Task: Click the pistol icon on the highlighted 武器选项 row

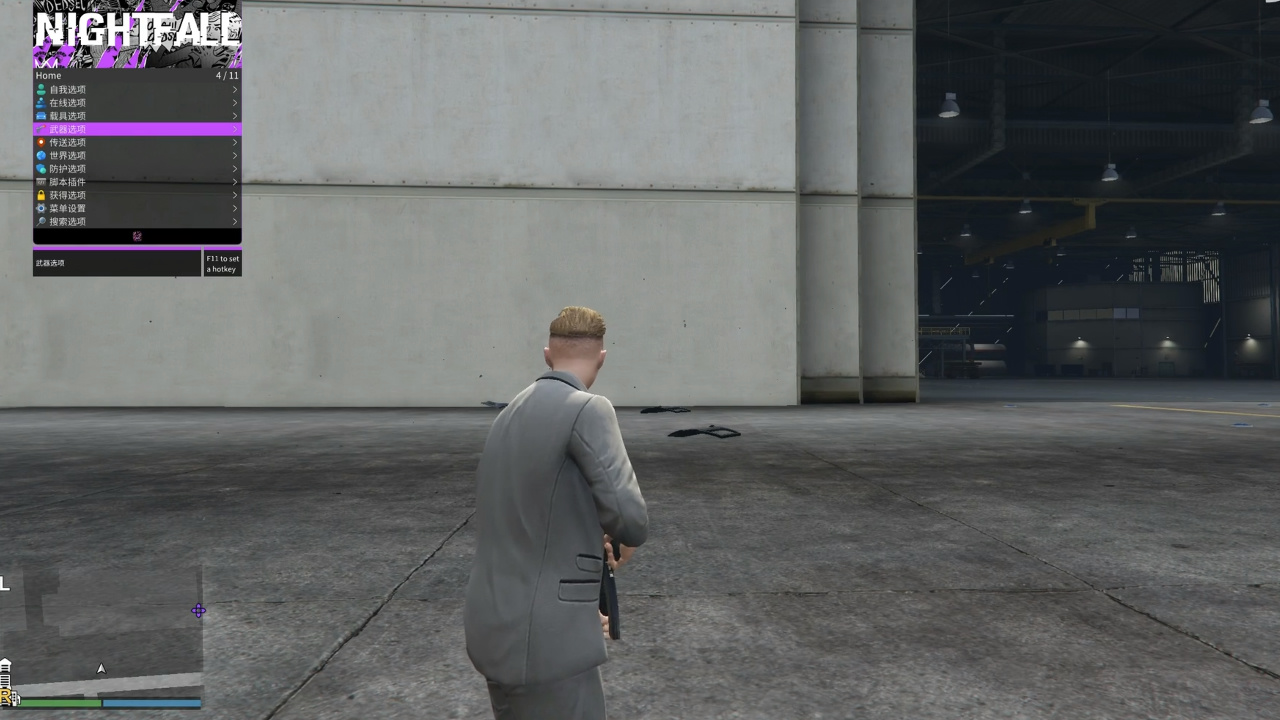Action: 40,128
